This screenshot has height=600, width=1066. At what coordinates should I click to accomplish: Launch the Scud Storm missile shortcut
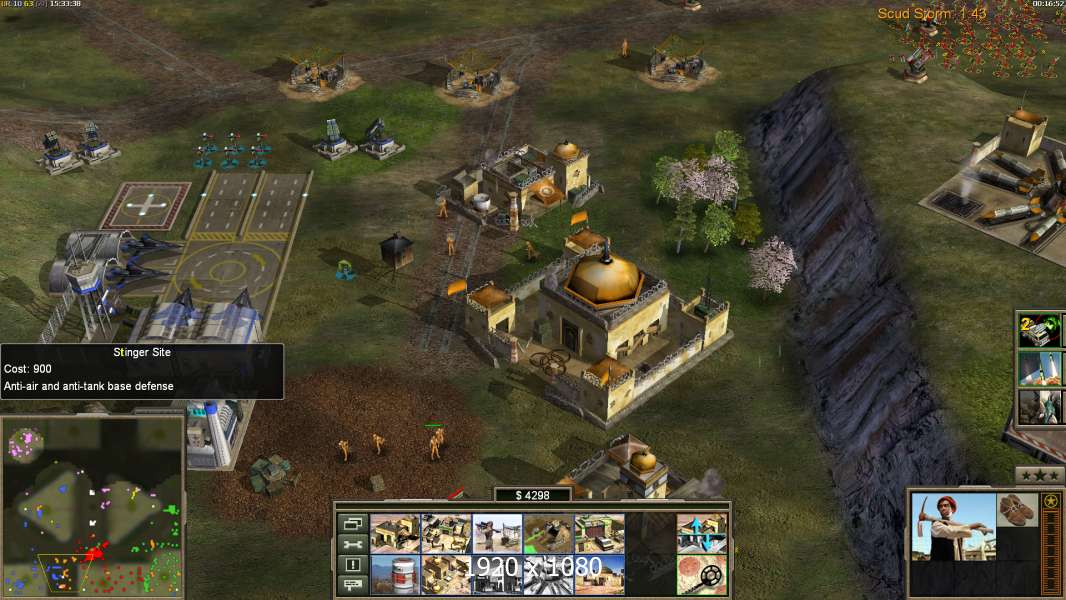coord(1040,369)
